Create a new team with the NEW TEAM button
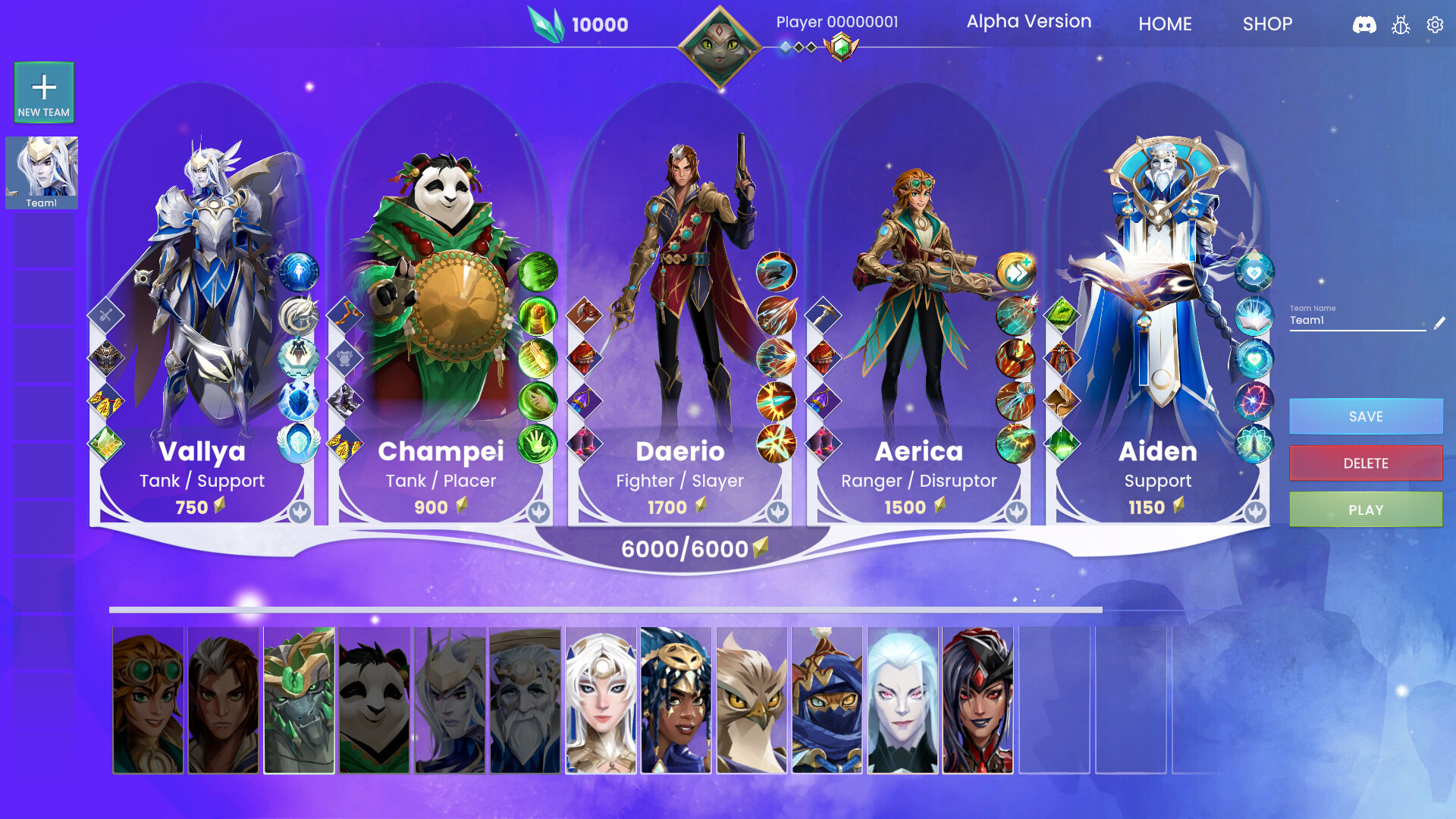The width and height of the screenshot is (1456, 819). tap(43, 91)
